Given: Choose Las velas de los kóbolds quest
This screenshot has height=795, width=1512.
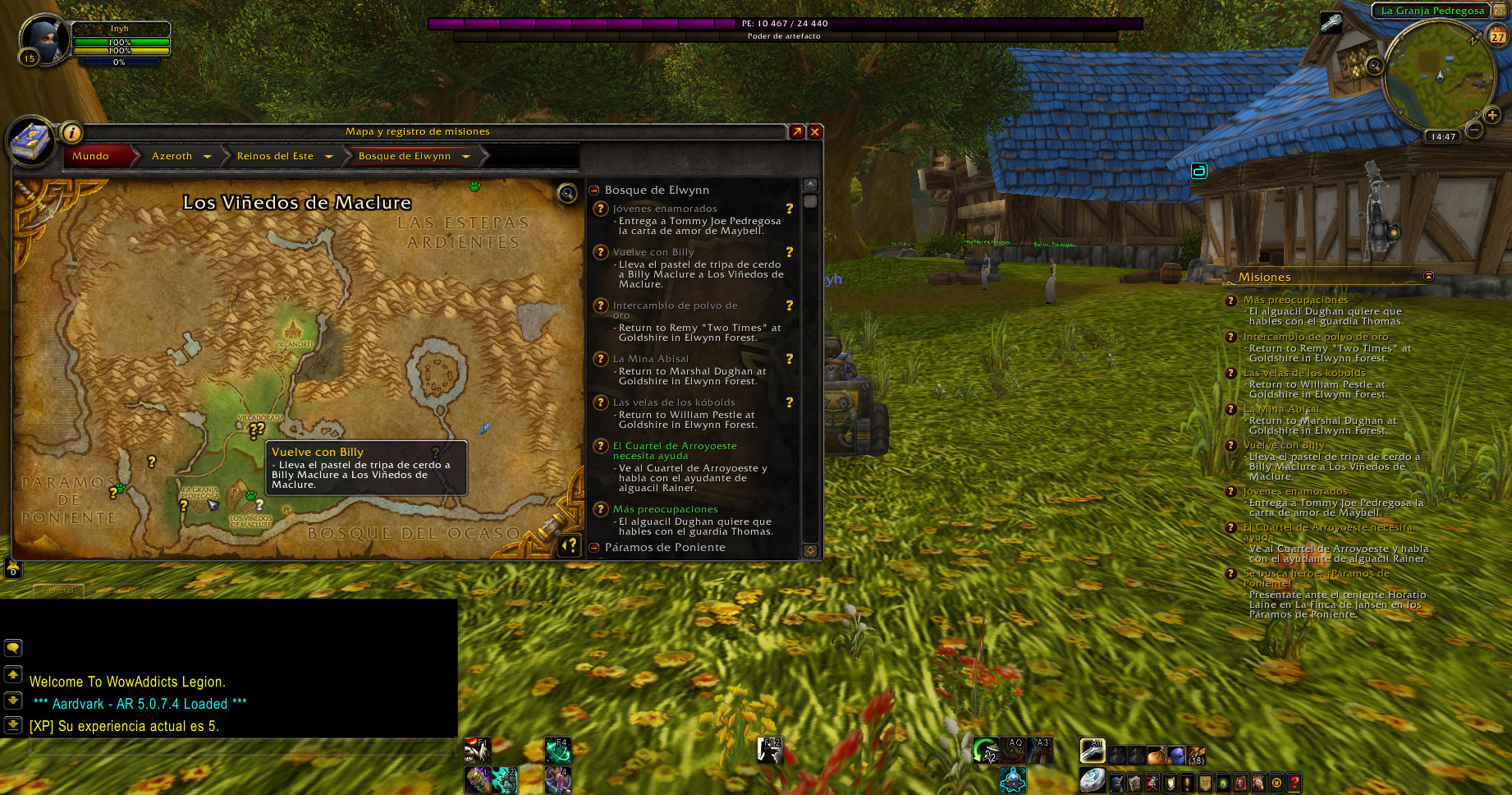Looking at the screenshot, I should click(674, 402).
